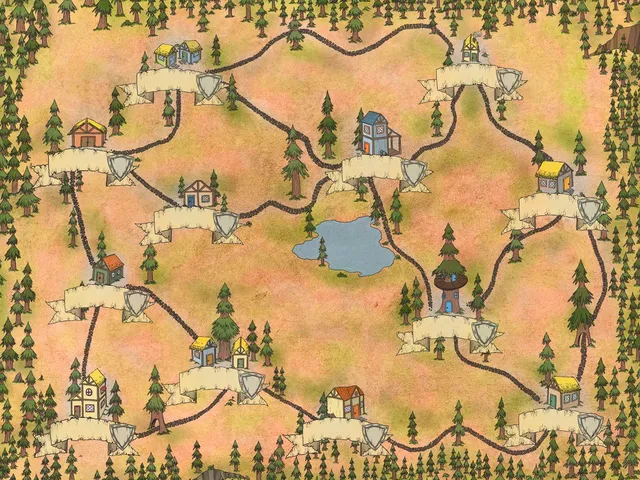This screenshot has width=640, height=480.
Task: Open the small green hut with red roof level
Action: (x=108, y=268)
